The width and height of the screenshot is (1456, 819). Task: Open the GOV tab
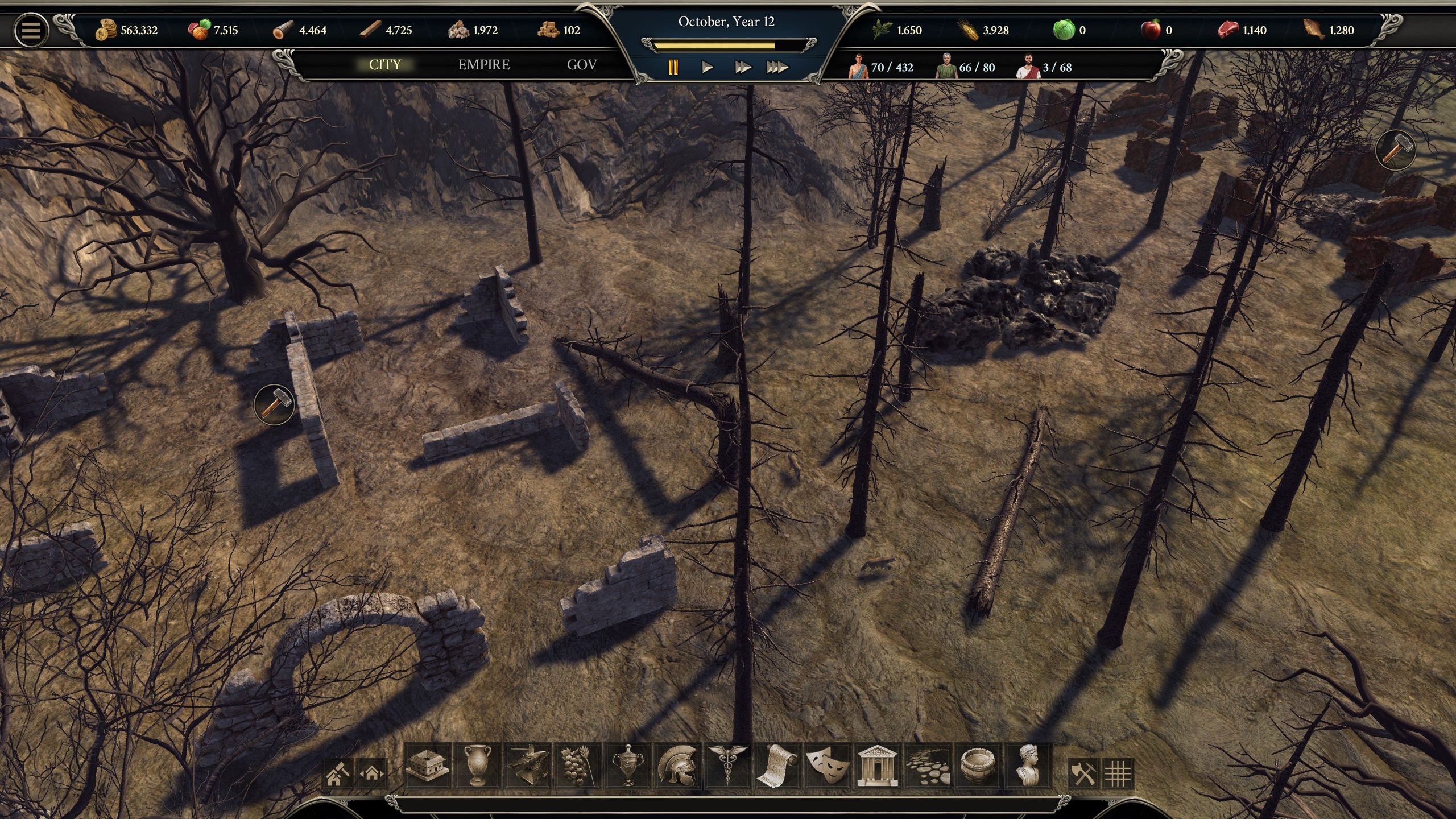[x=582, y=65]
